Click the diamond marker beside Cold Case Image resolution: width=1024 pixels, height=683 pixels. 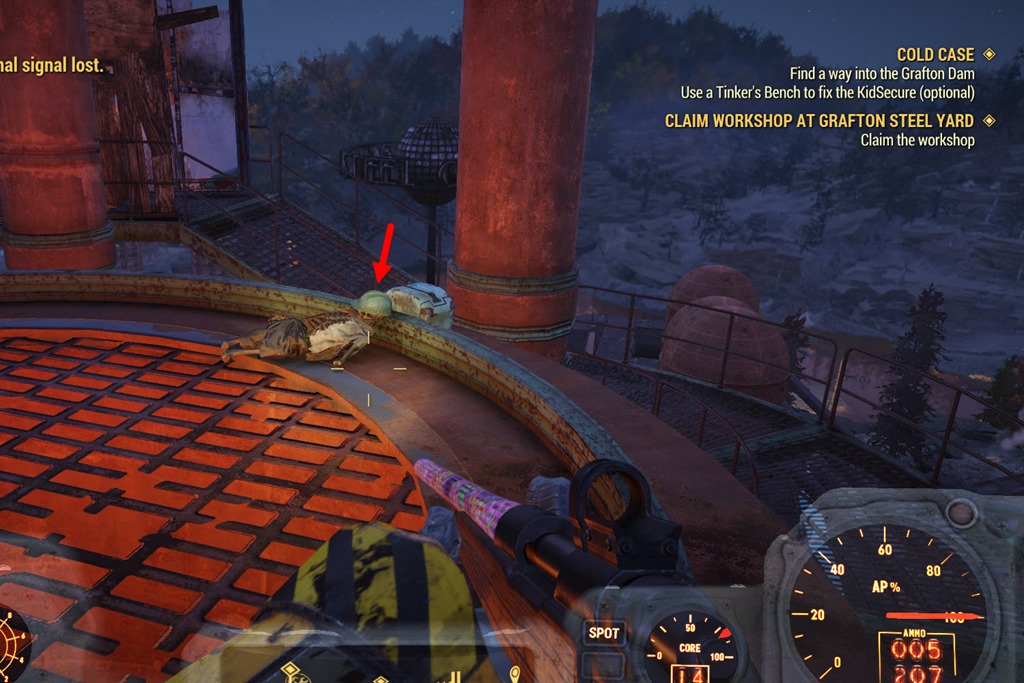[x=989, y=55]
